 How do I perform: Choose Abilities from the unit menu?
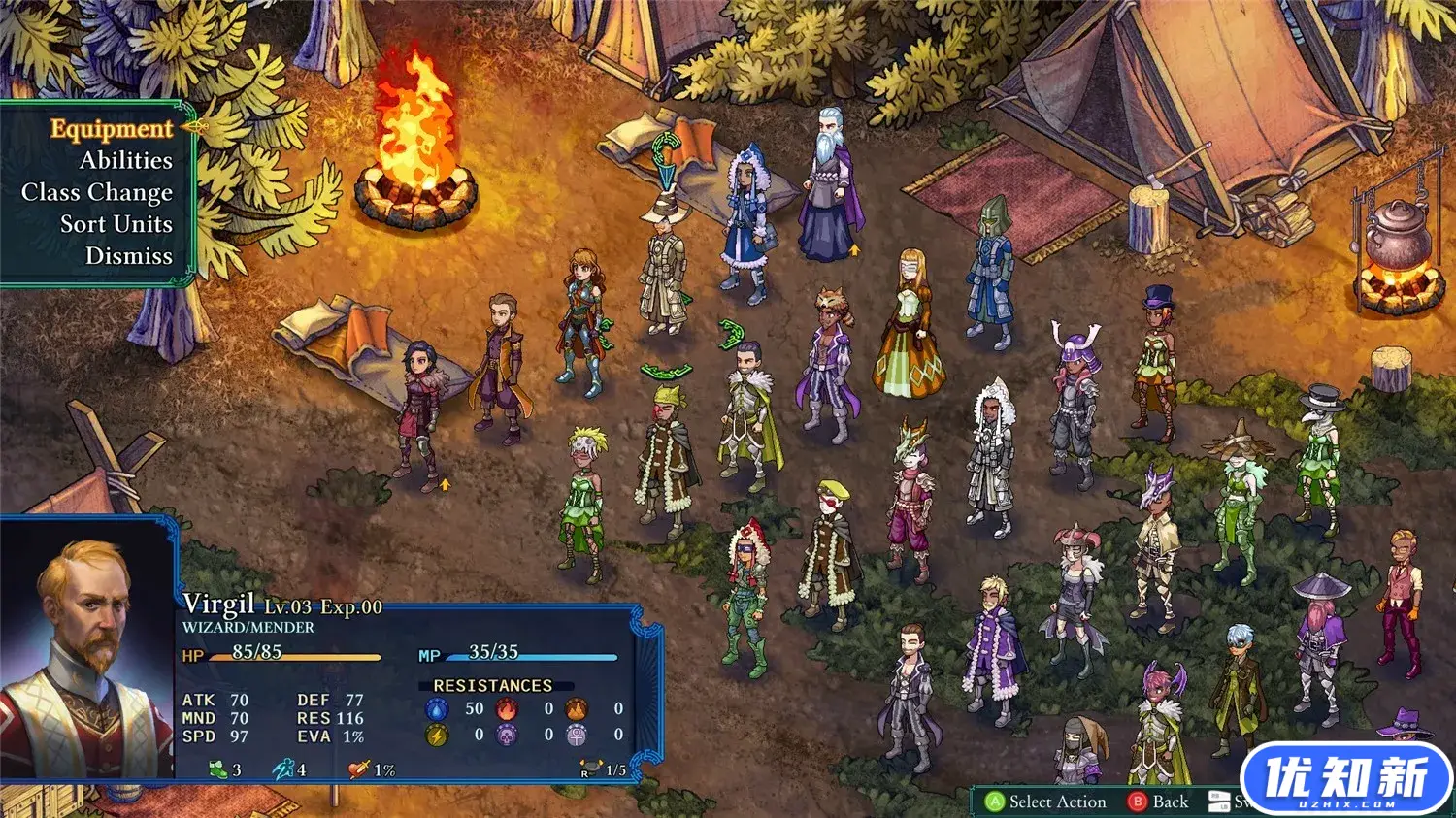point(125,160)
